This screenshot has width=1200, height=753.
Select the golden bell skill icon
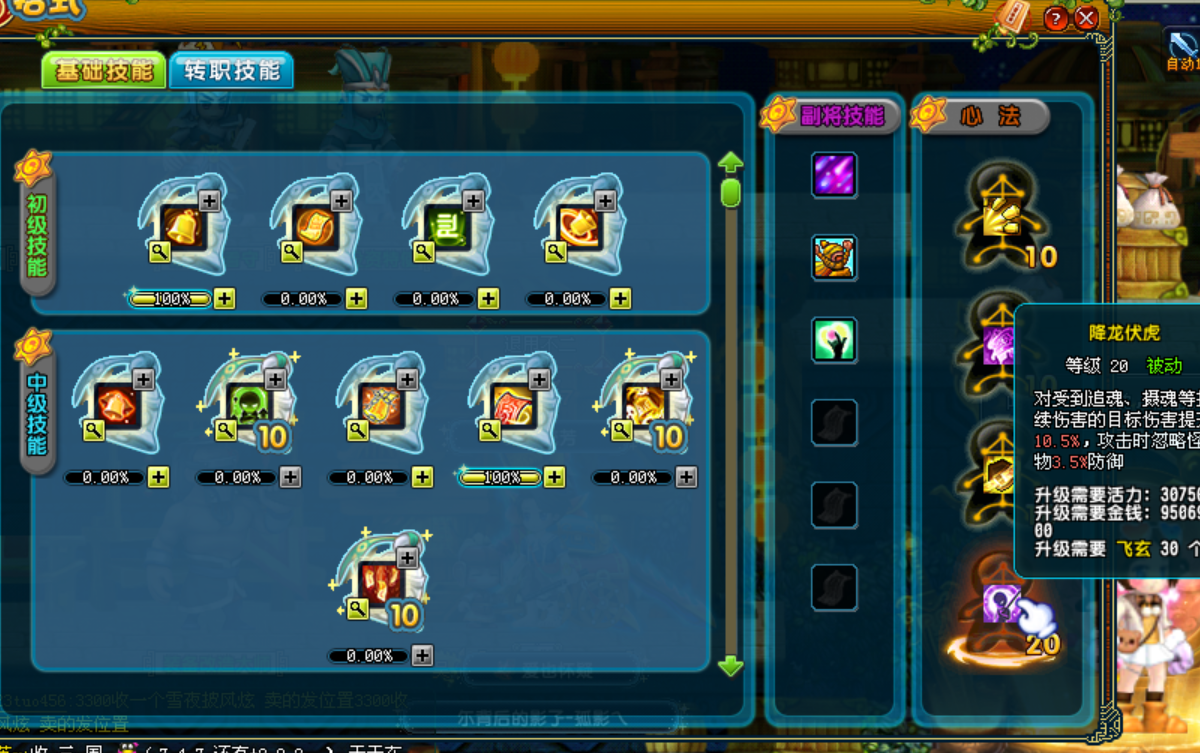tap(183, 227)
